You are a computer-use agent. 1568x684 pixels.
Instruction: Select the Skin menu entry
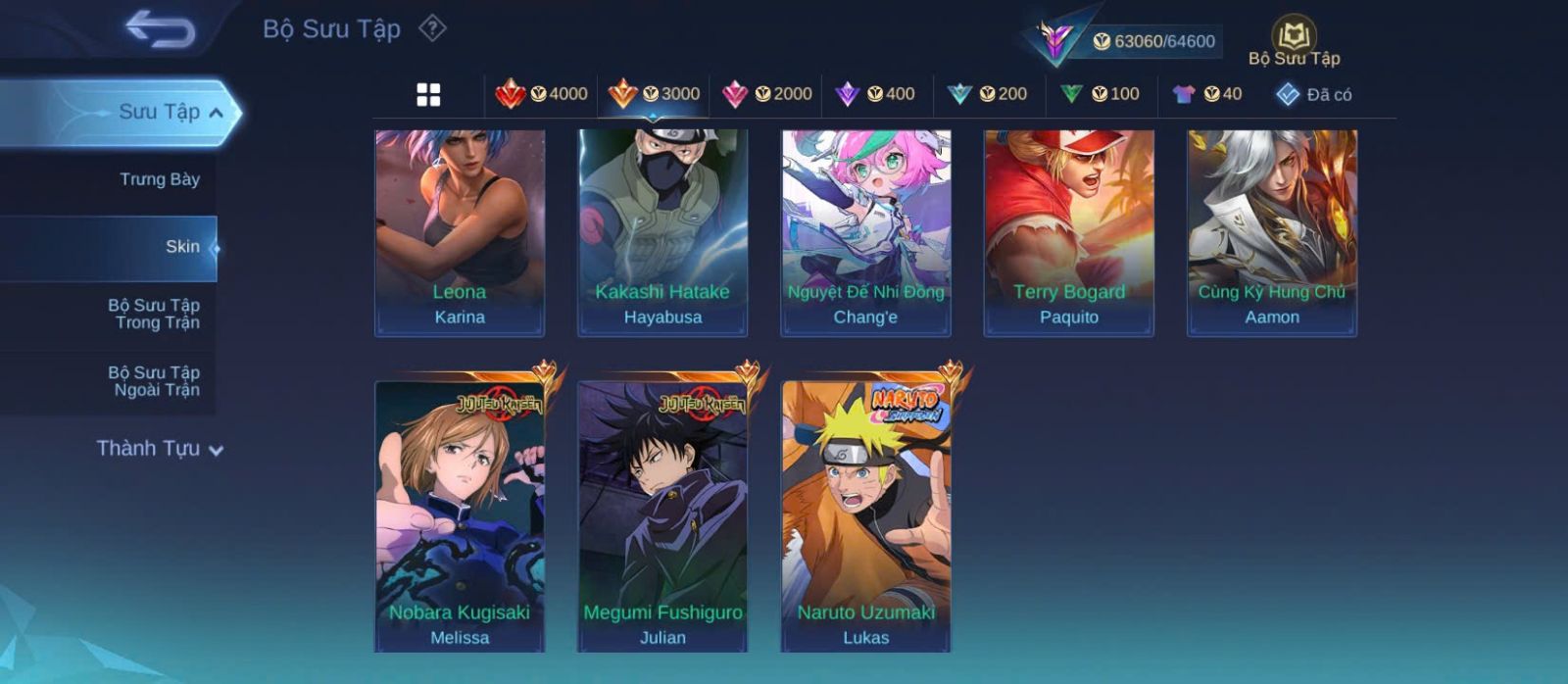[182, 247]
